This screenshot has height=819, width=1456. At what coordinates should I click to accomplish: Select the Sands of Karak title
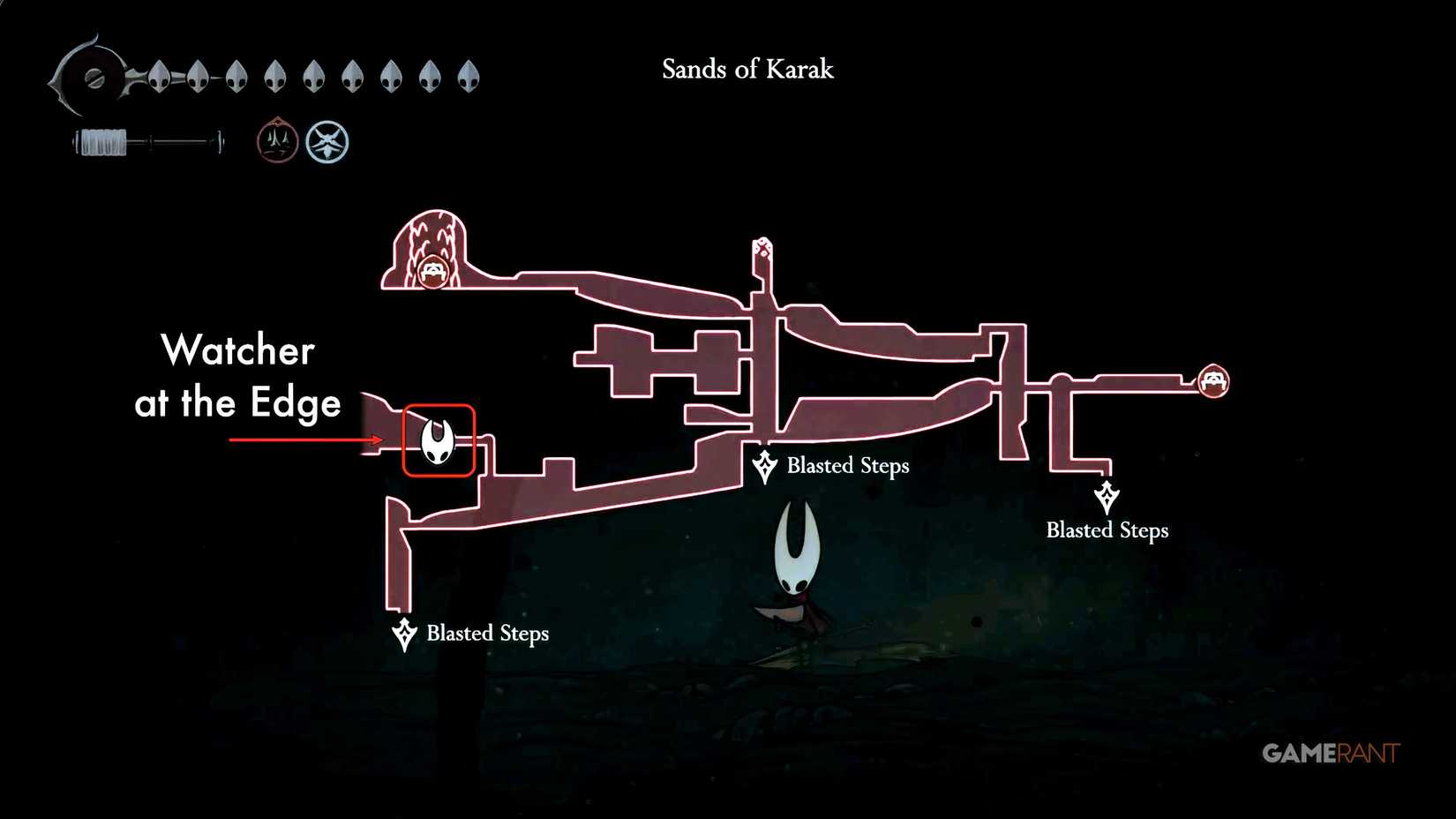tap(746, 70)
